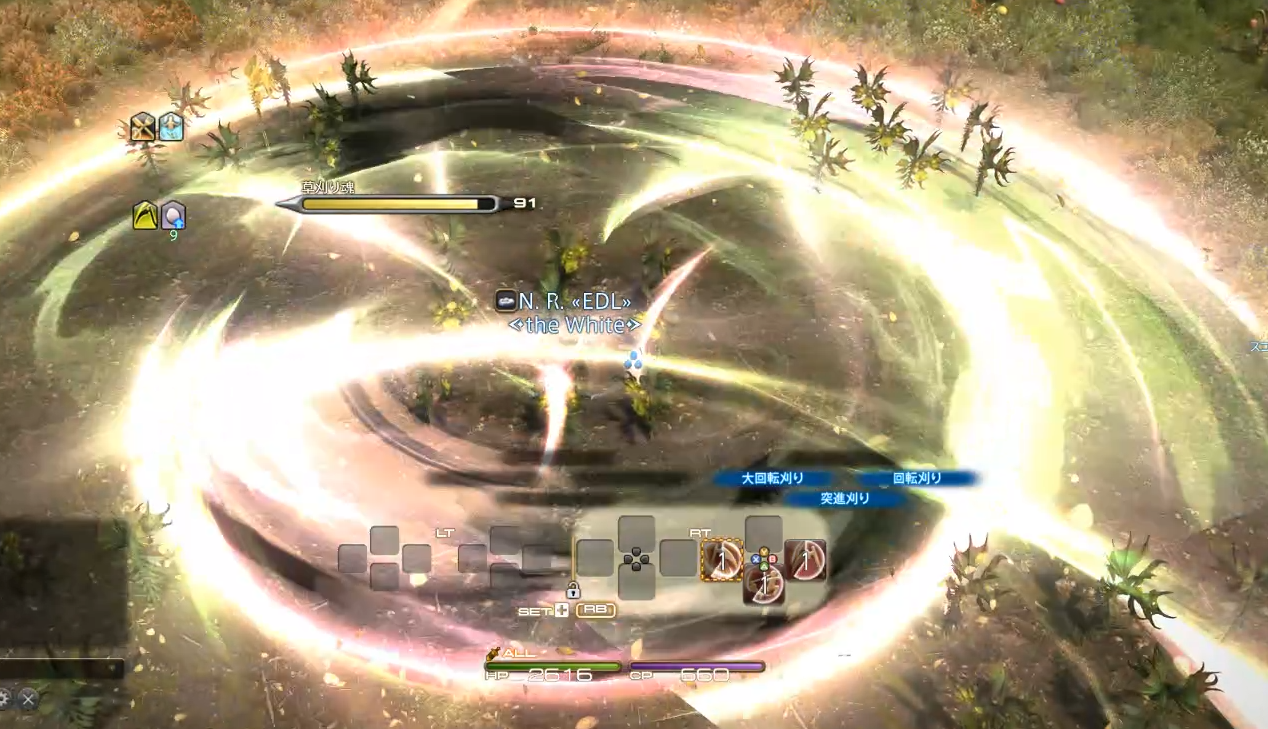Activate the highlighted scythe skill with dashed border
Image resolution: width=1268 pixels, height=729 pixels.
click(x=721, y=560)
